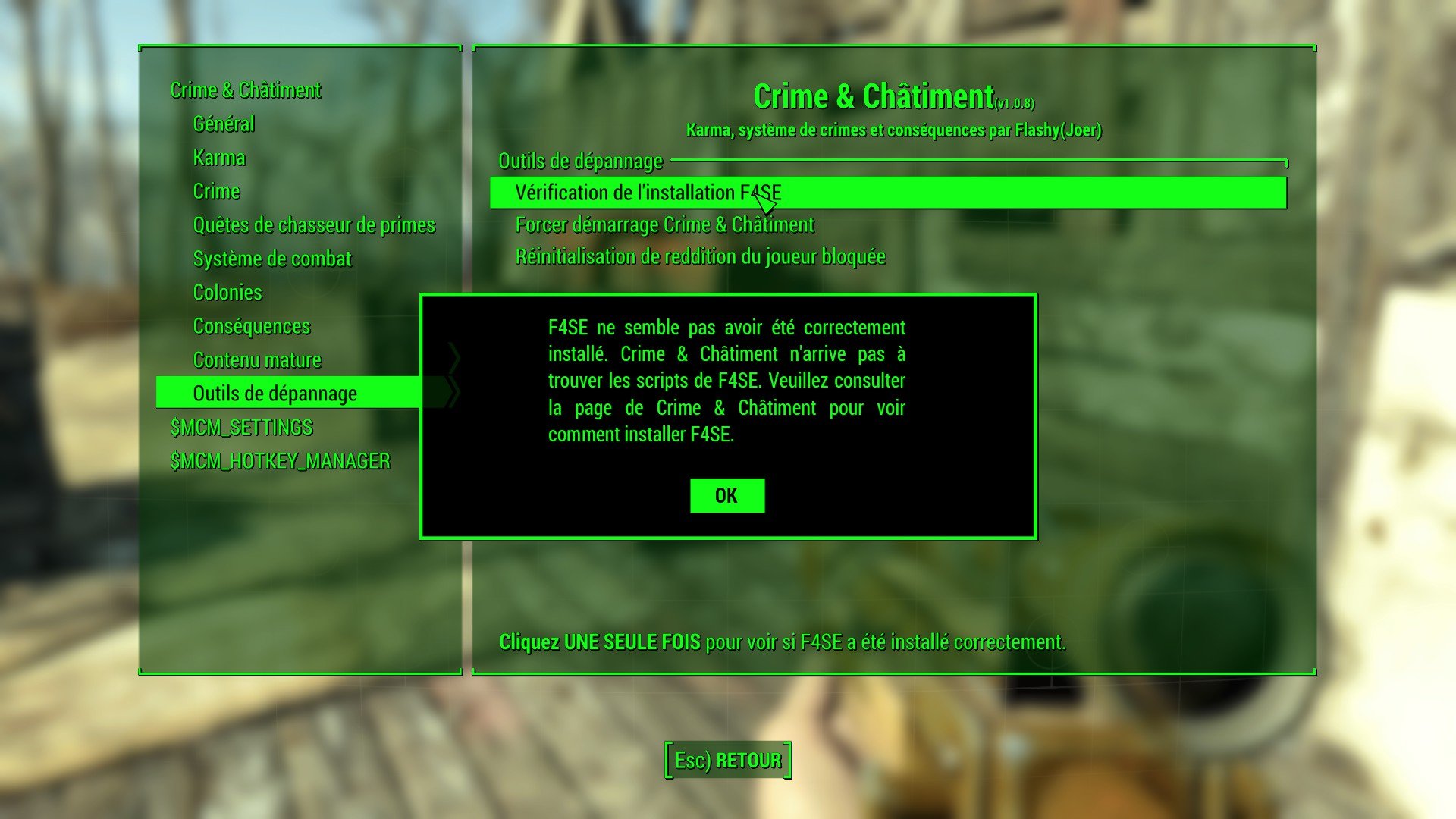The width and height of the screenshot is (1456, 819).
Task: Run Vérification de l'installation F4SE
Action: (x=648, y=193)
